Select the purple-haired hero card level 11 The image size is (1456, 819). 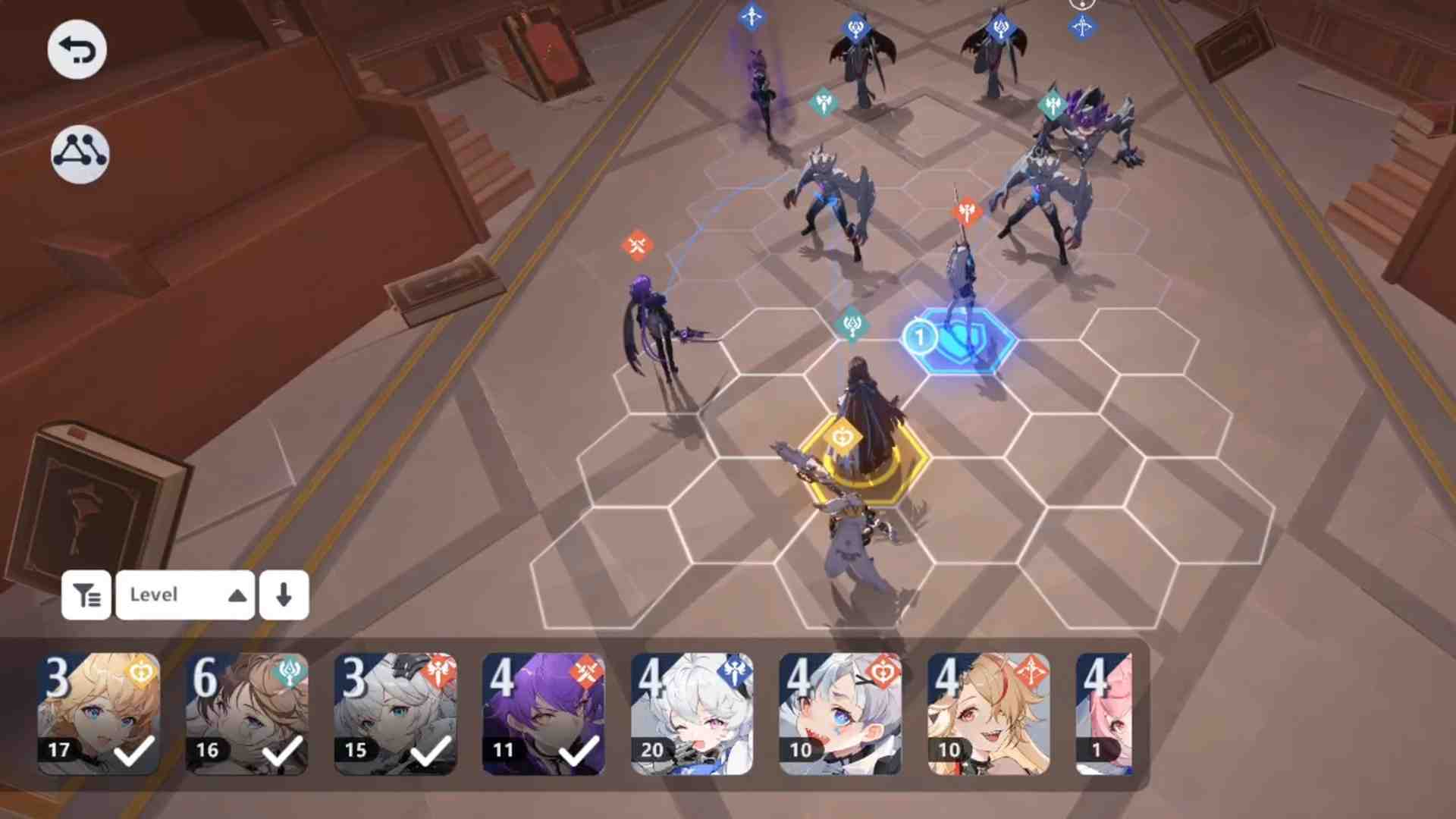pos(544,714)
